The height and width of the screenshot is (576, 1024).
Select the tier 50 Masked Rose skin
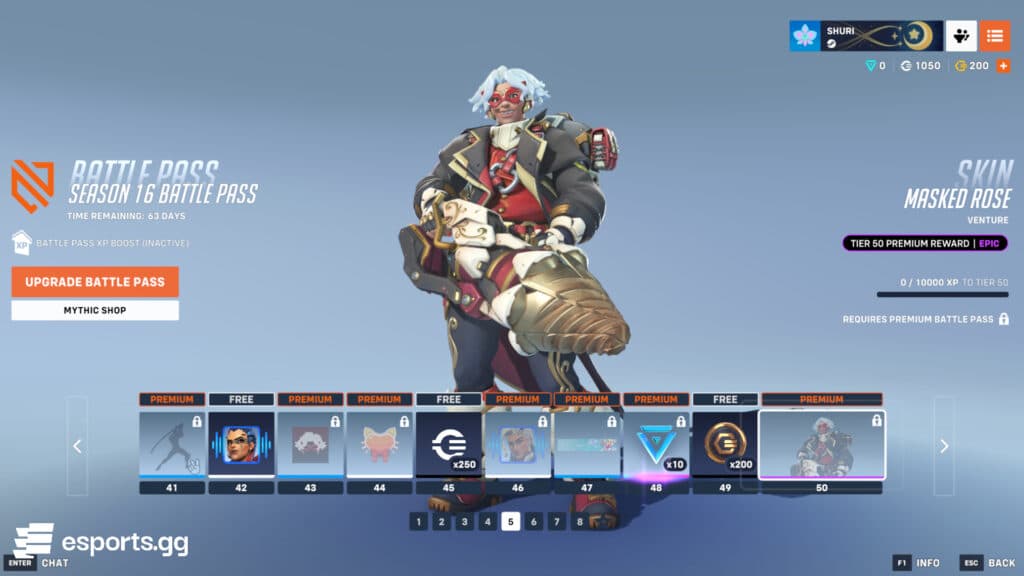(x=822, y=444)
